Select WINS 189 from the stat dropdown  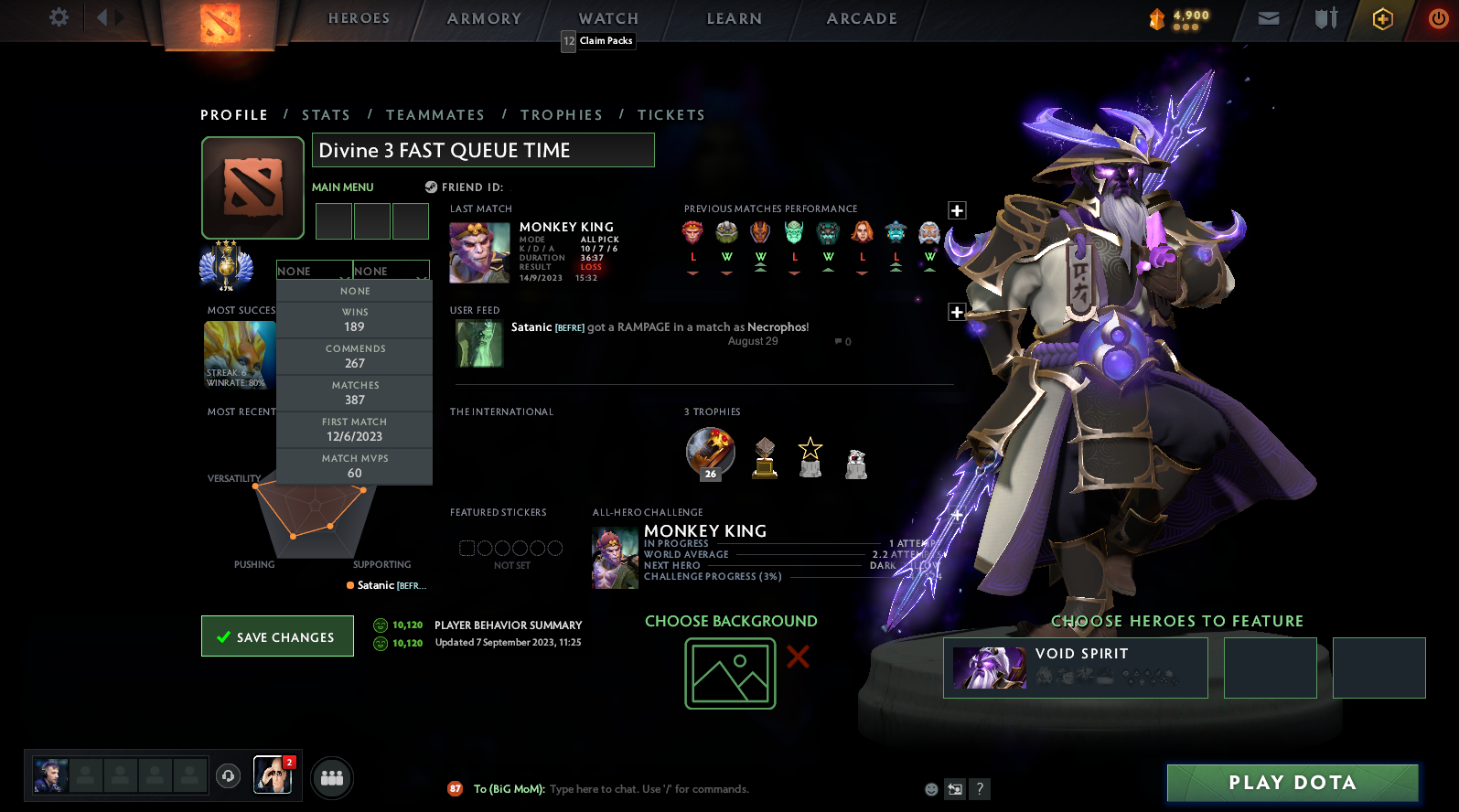tap(354, 319)
